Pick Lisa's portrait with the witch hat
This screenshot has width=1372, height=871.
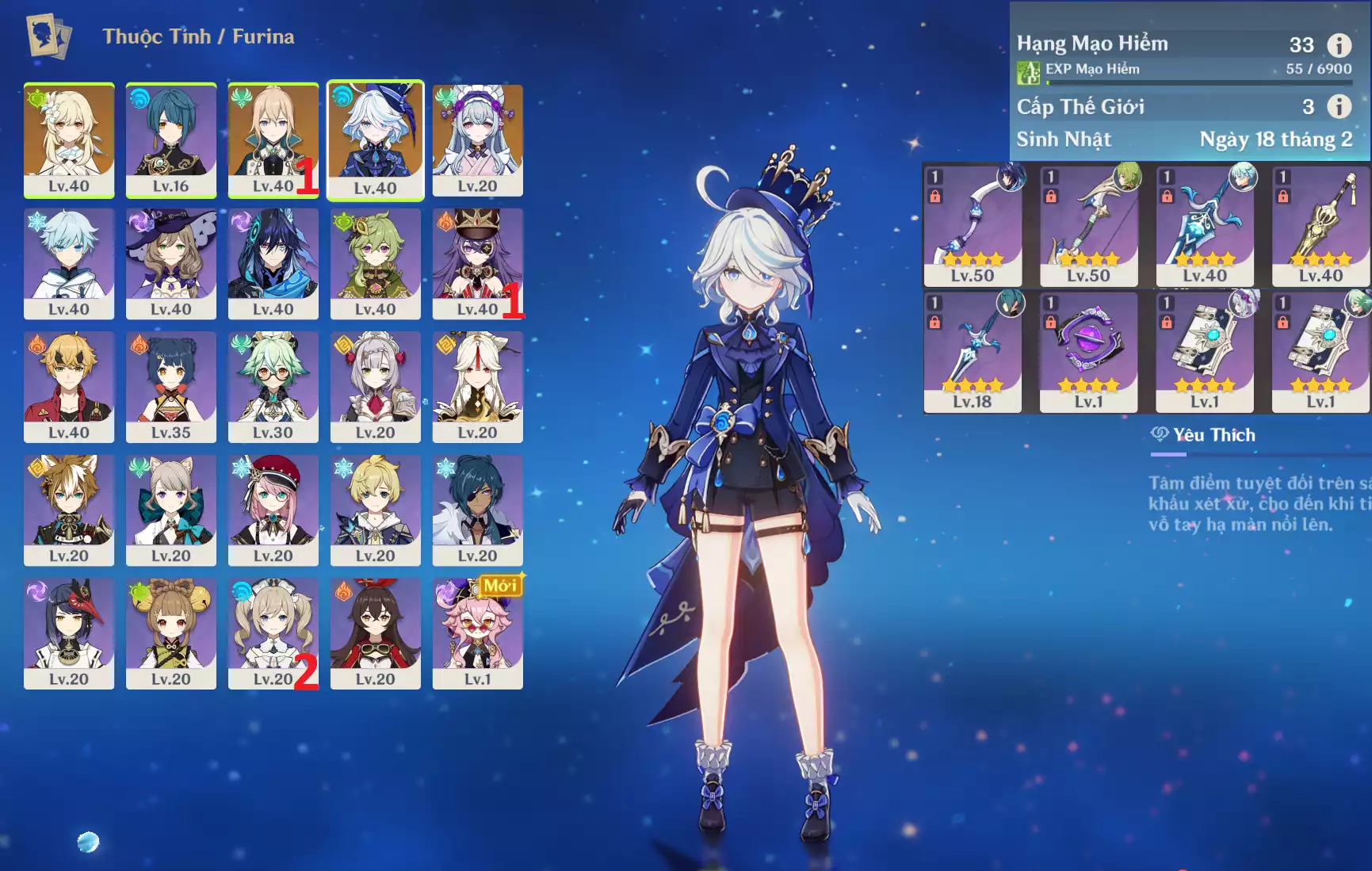pyautogui.click(x=170, y=262)
